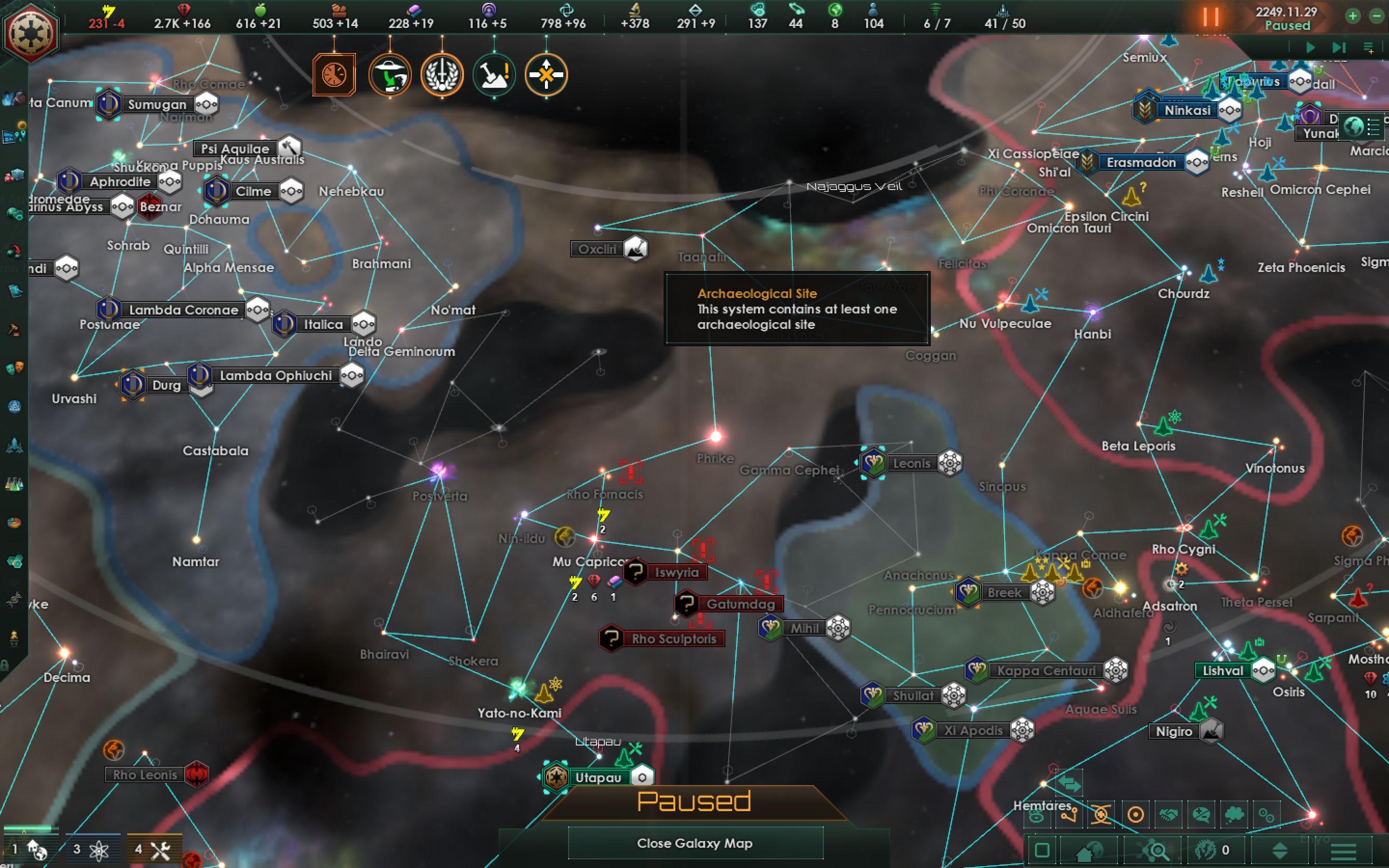Select the archaeology pickaxe map filter icon

click(x=494, y=75)
